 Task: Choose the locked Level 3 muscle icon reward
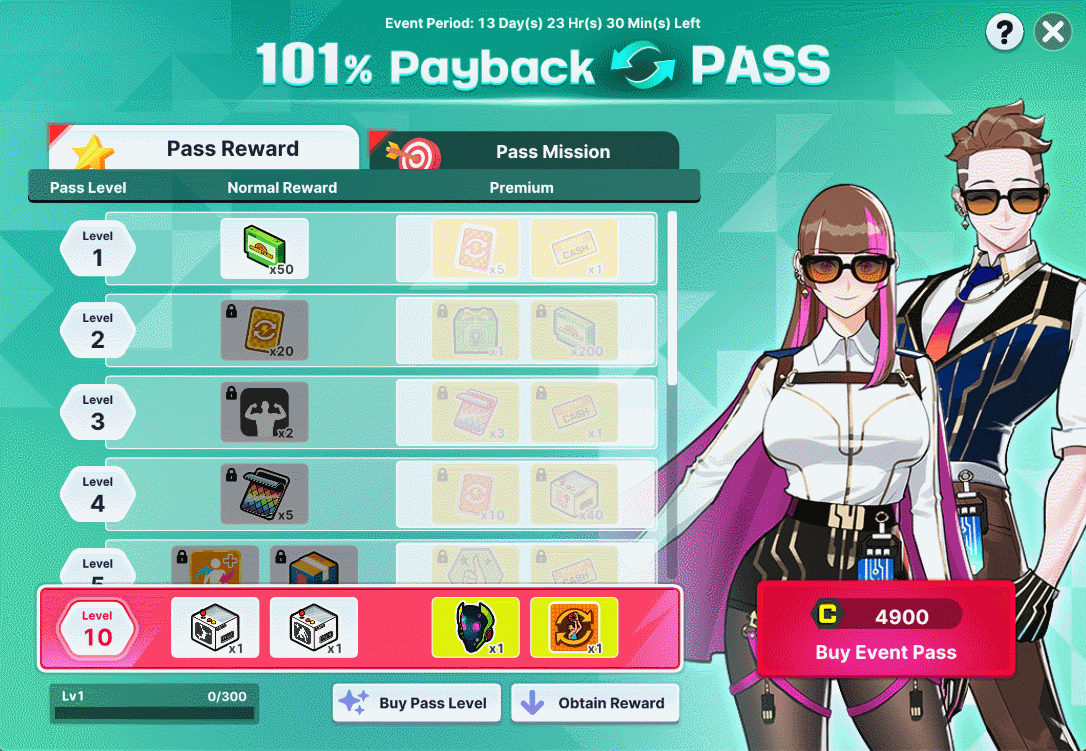[264, 412]
